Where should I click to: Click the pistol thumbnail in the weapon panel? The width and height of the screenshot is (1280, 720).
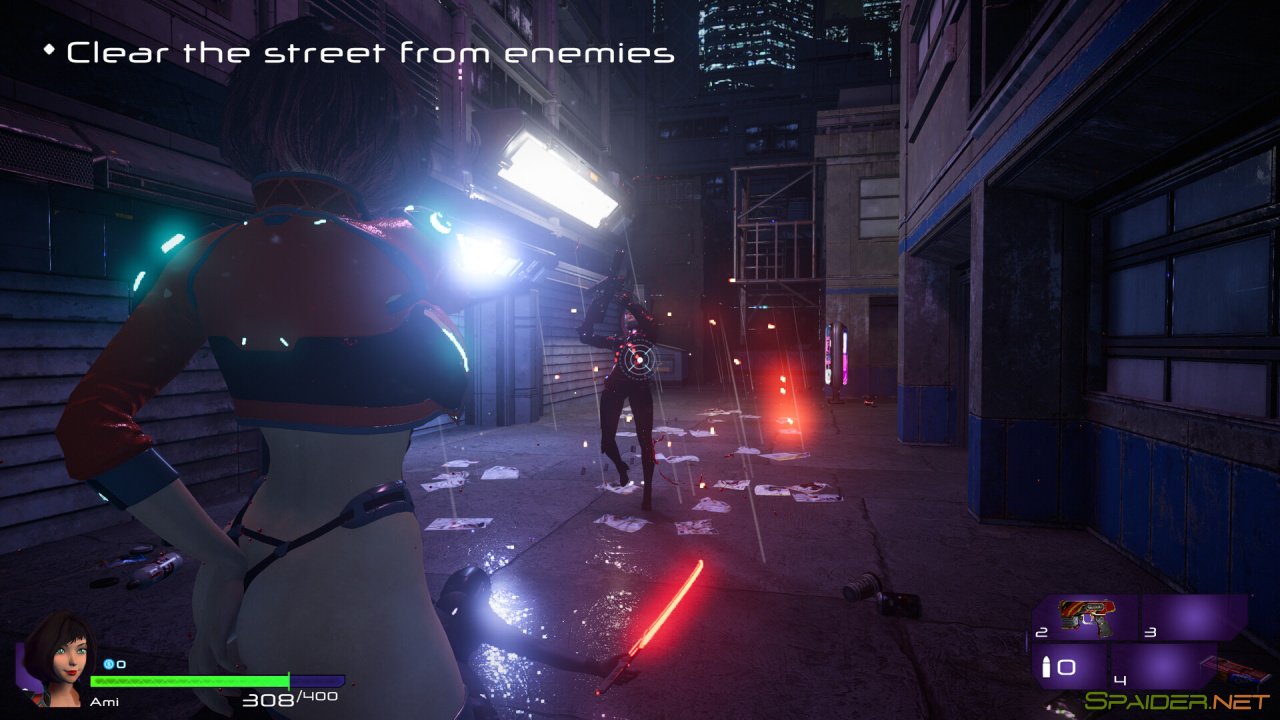[1088, 618]
